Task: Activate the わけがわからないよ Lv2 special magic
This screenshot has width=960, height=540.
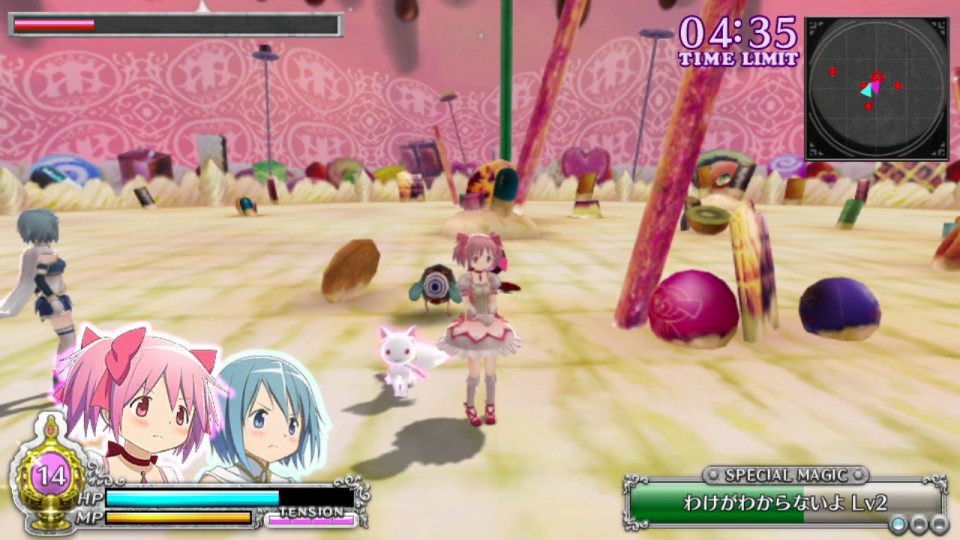Action: coord(785,503)
